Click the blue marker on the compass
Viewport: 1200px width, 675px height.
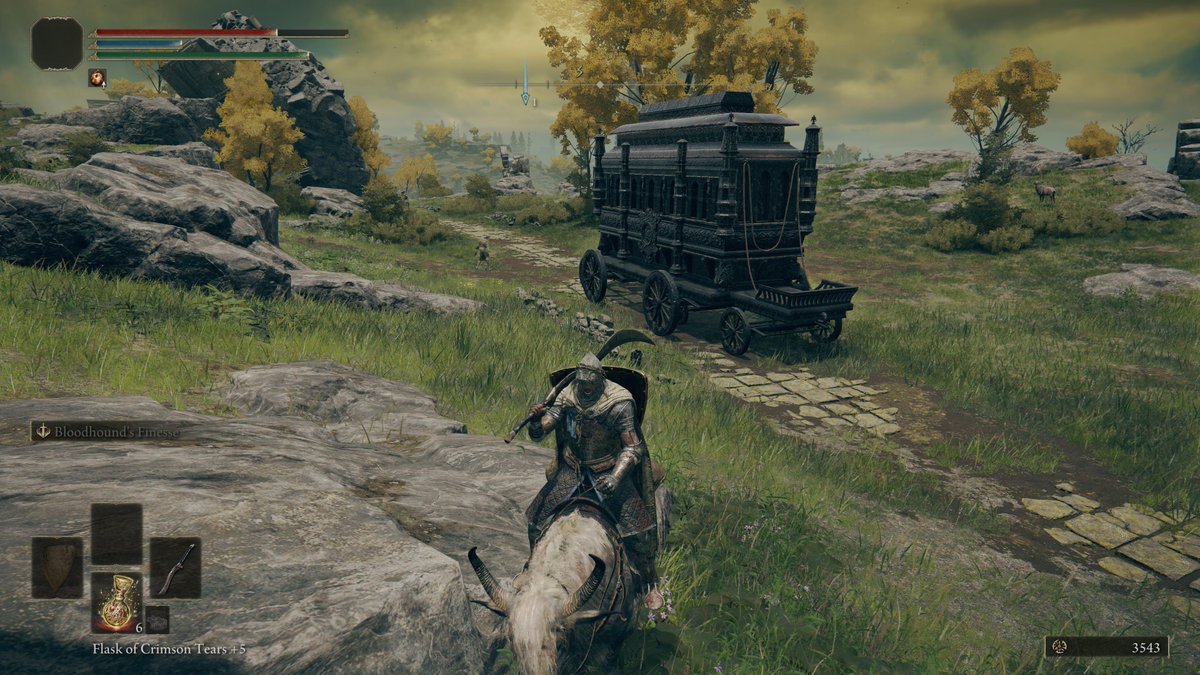point(525,85)
